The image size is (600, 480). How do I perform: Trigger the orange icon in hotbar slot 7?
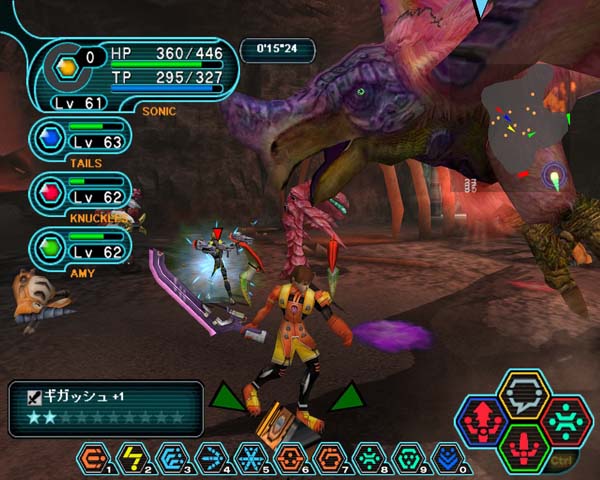coord(331,457)
